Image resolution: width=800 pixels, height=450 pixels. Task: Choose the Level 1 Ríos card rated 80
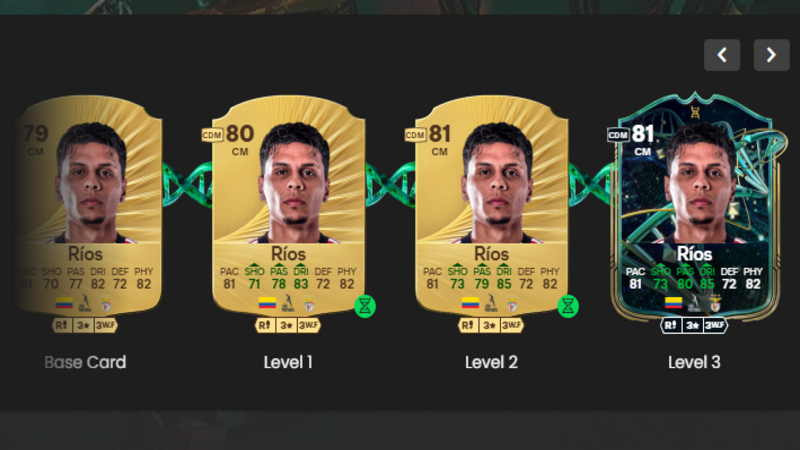click(x=289, y=208)
